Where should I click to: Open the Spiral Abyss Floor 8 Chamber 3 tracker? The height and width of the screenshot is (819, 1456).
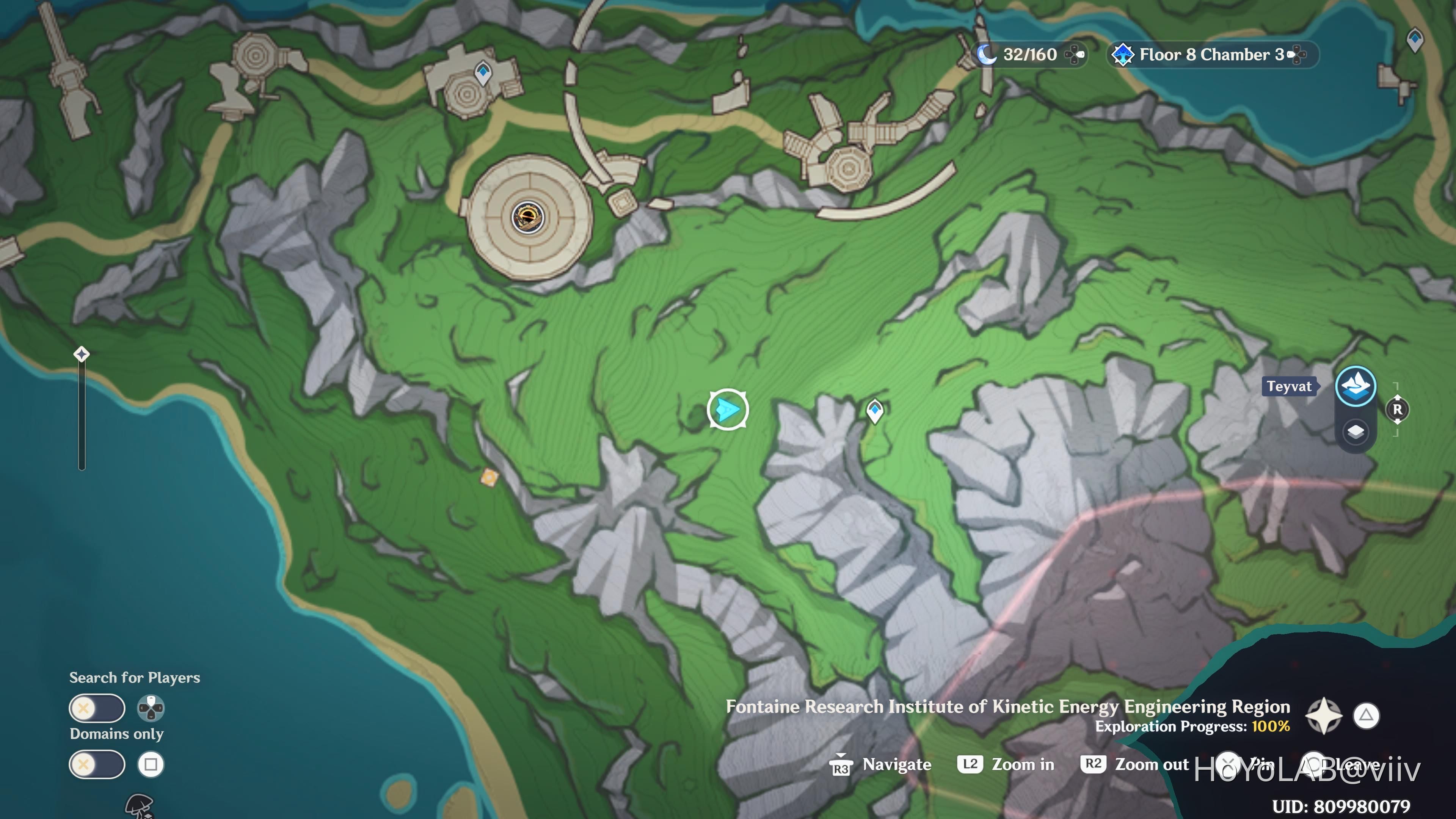(x=1212, y=55)
